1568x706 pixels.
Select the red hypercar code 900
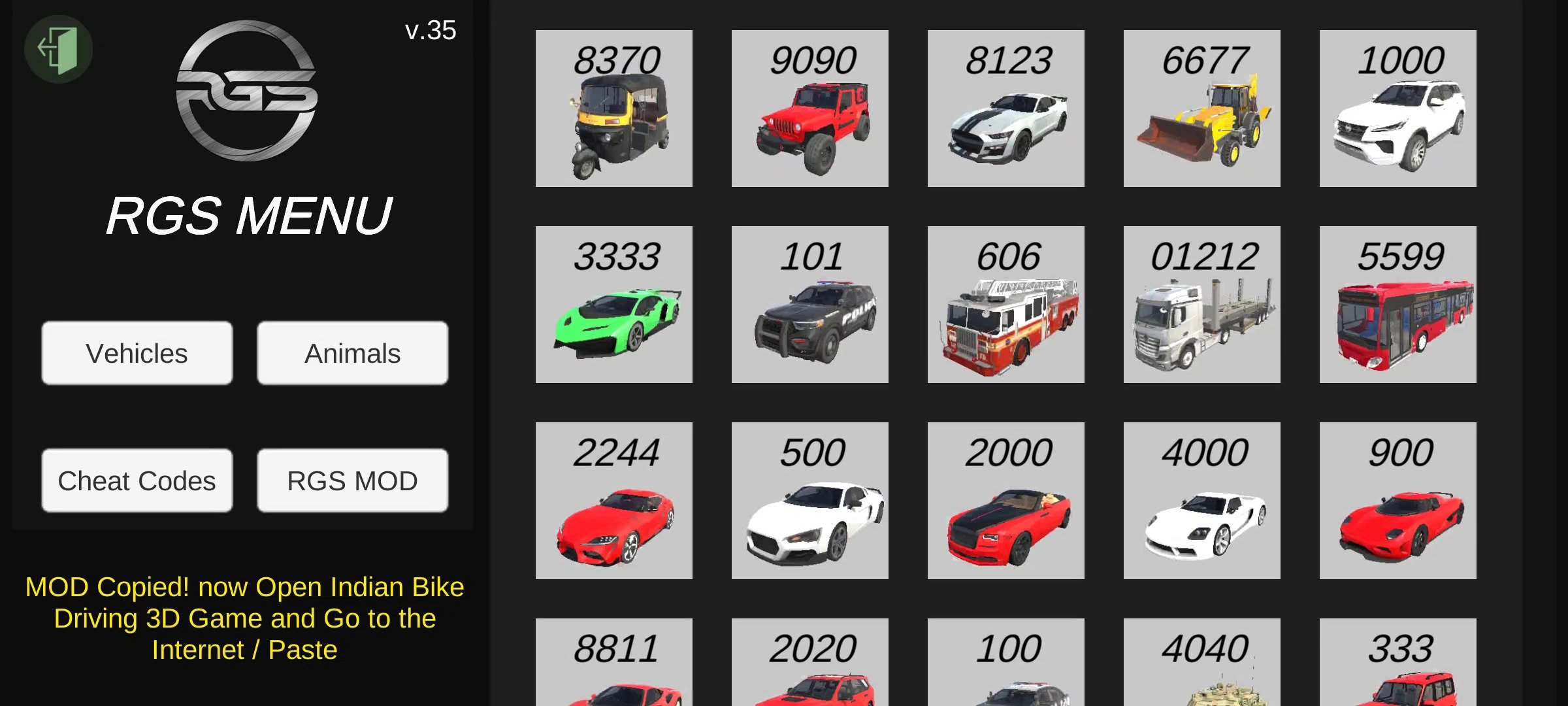(1397, 501)
